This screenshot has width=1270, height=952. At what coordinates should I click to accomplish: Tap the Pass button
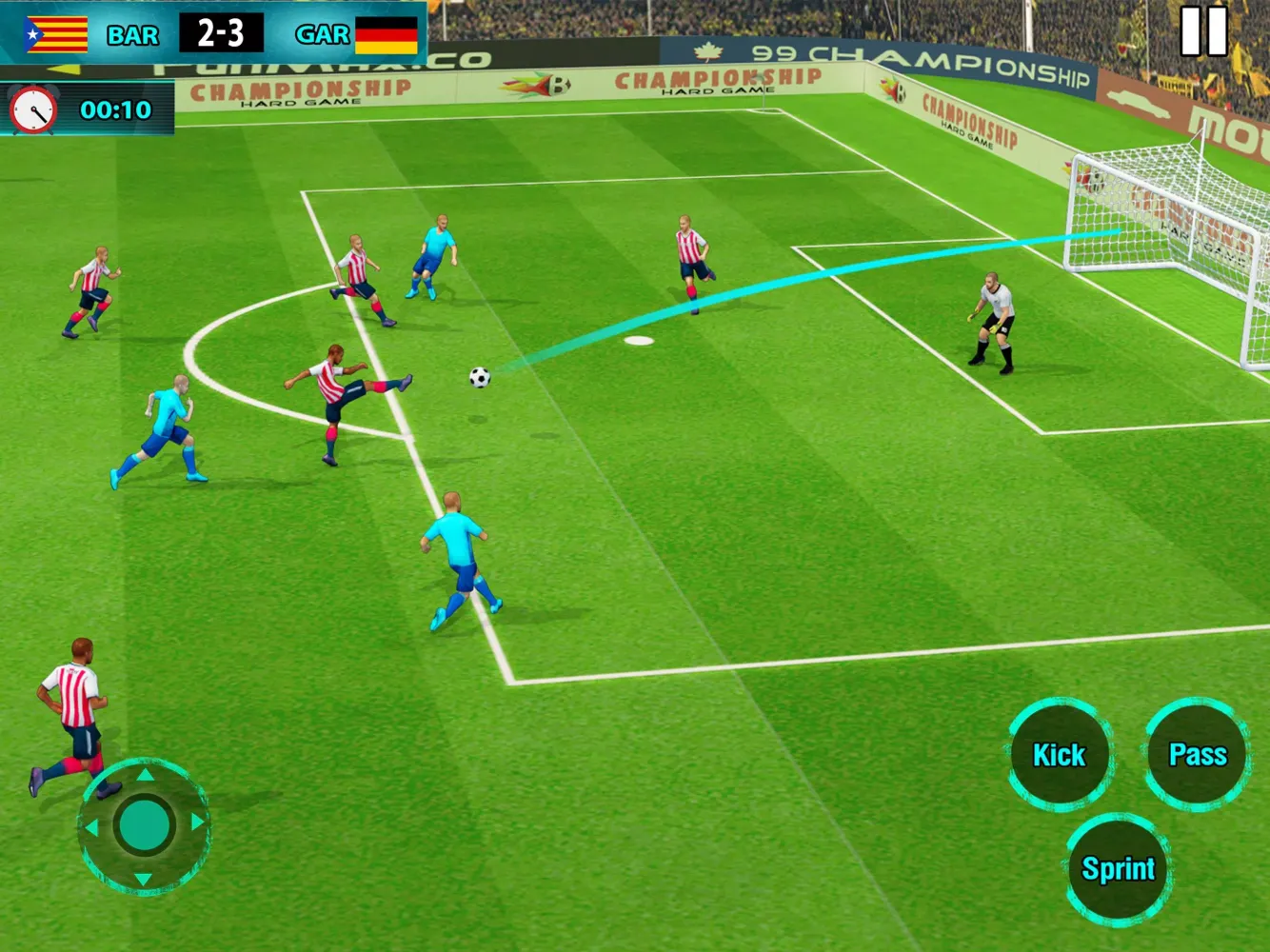click(1197, 755)
